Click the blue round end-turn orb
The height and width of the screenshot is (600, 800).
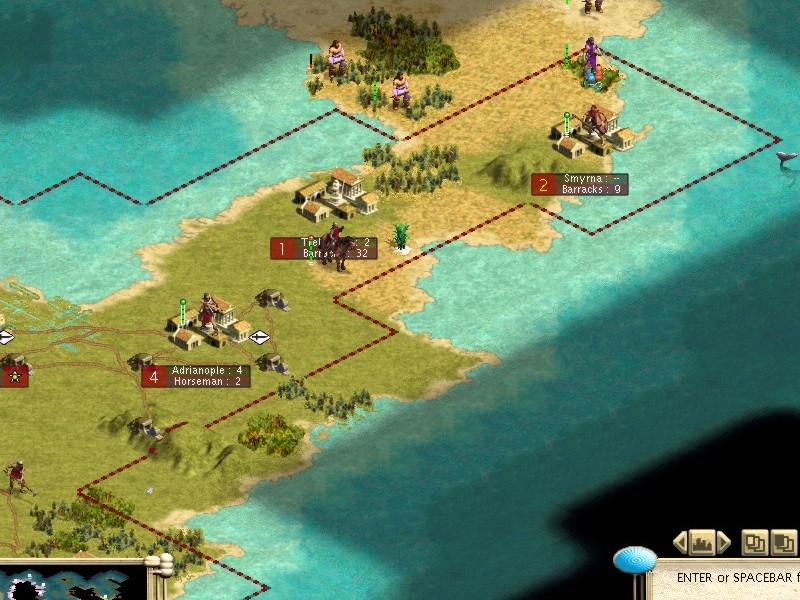pyautogui.click(x=635, y=560)
